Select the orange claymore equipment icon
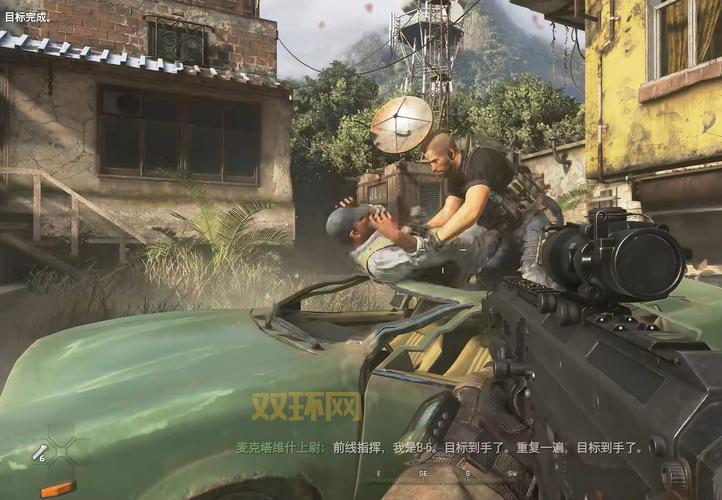The height and width of the screenshot is (500, 722). click(x=58, y=488)
